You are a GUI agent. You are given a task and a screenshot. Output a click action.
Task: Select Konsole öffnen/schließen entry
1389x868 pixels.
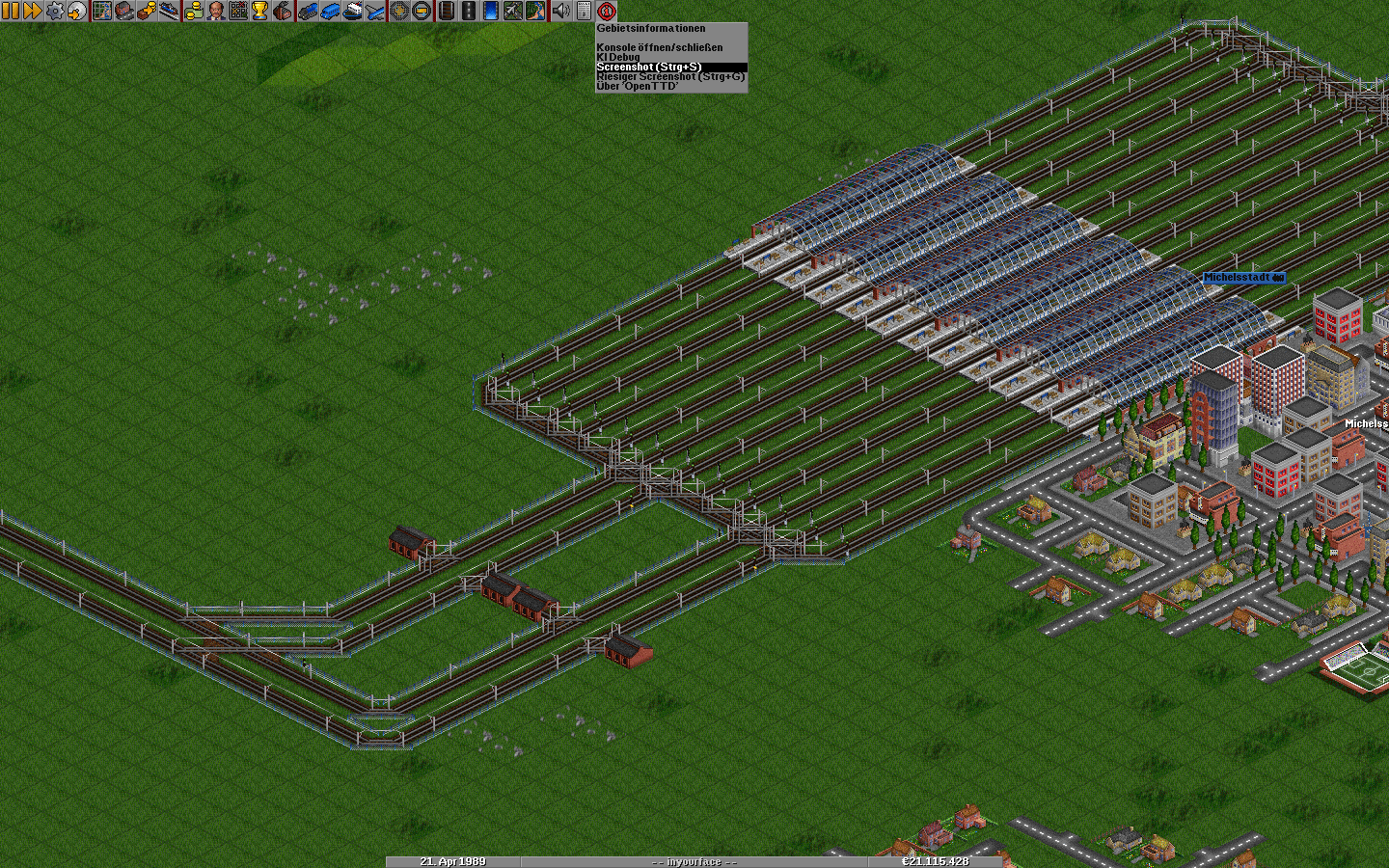(x=660, y=47)
